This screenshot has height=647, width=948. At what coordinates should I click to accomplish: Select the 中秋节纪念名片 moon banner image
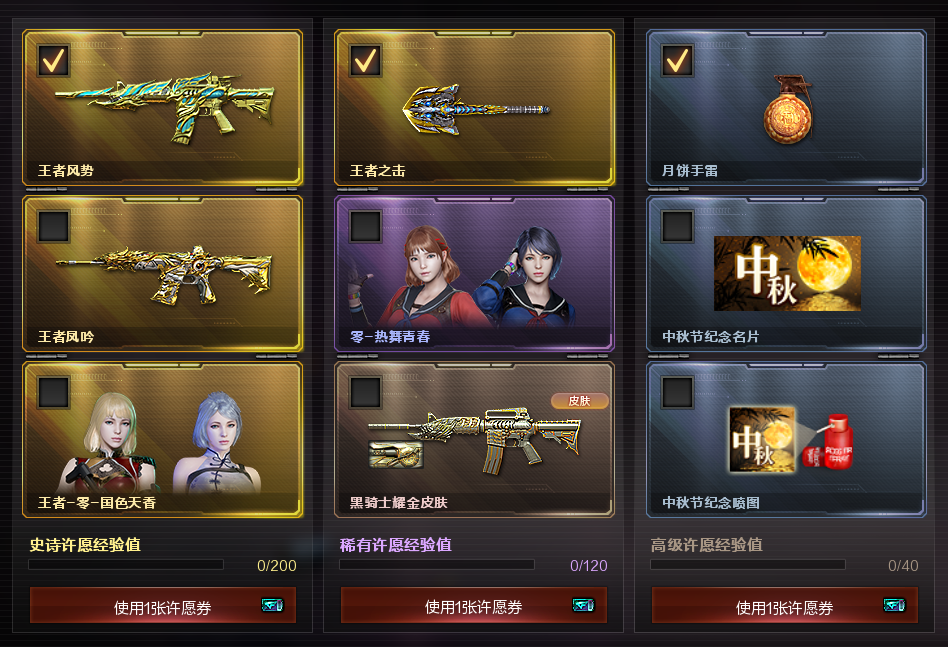pyautogui.click(x=787, y=273)
